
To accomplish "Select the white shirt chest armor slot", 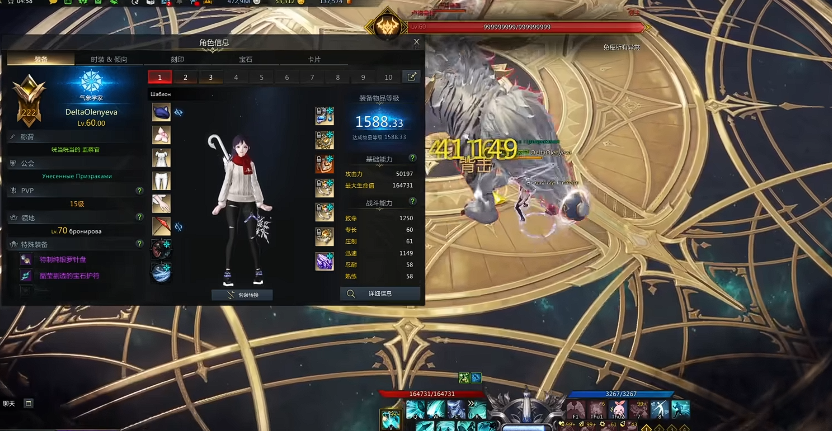I will tap(161, 158).
